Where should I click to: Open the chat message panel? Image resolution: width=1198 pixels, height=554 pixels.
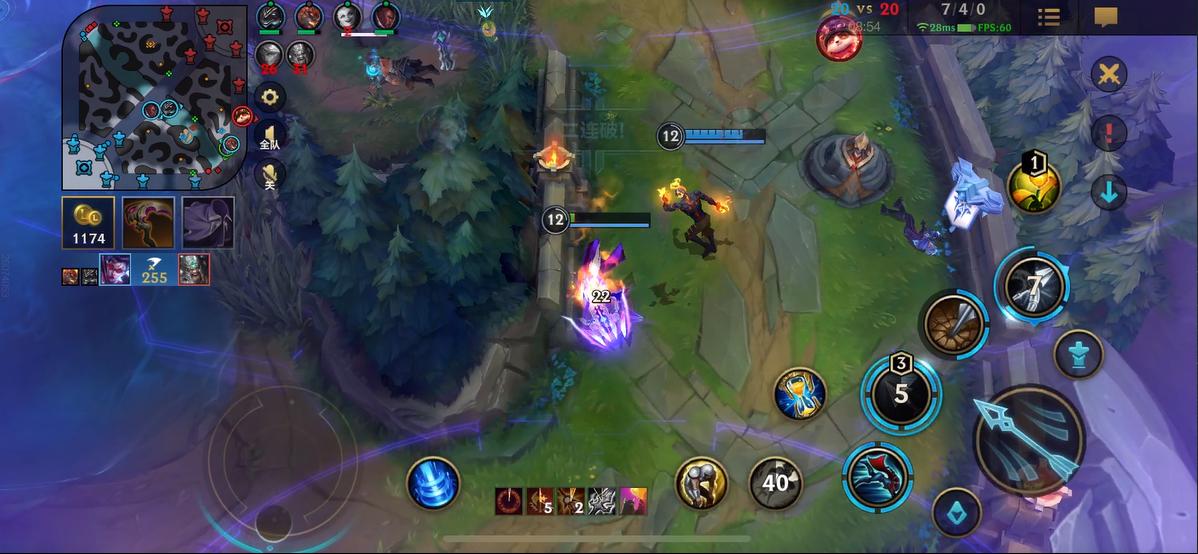(x=1105, y=17)
